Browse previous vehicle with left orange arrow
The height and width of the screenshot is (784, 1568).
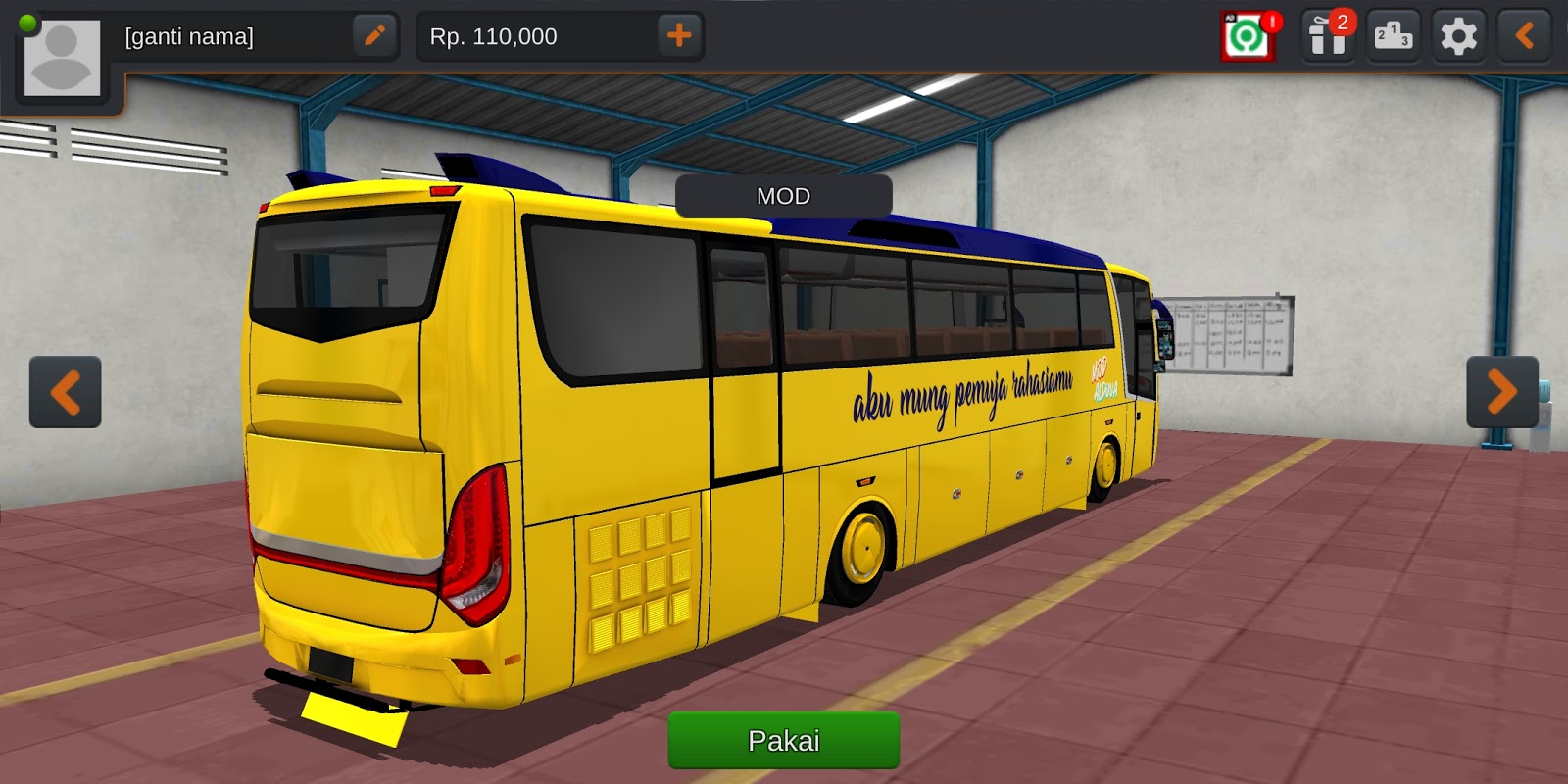[x=65, y=392]
